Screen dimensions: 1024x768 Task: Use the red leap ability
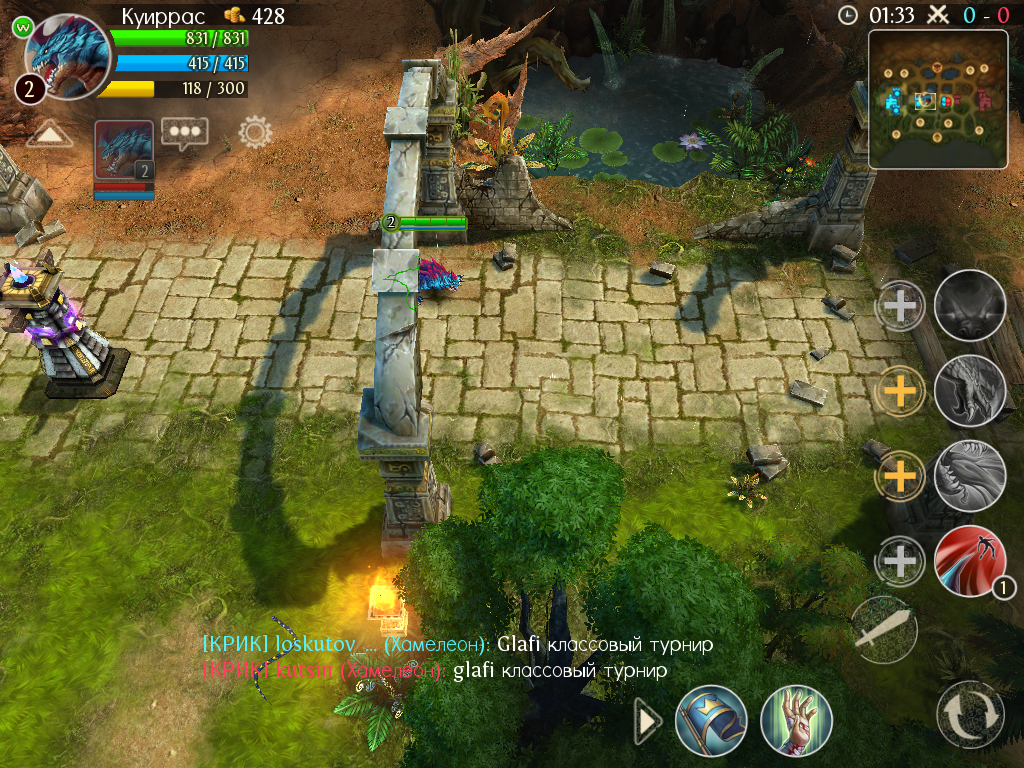969,561
